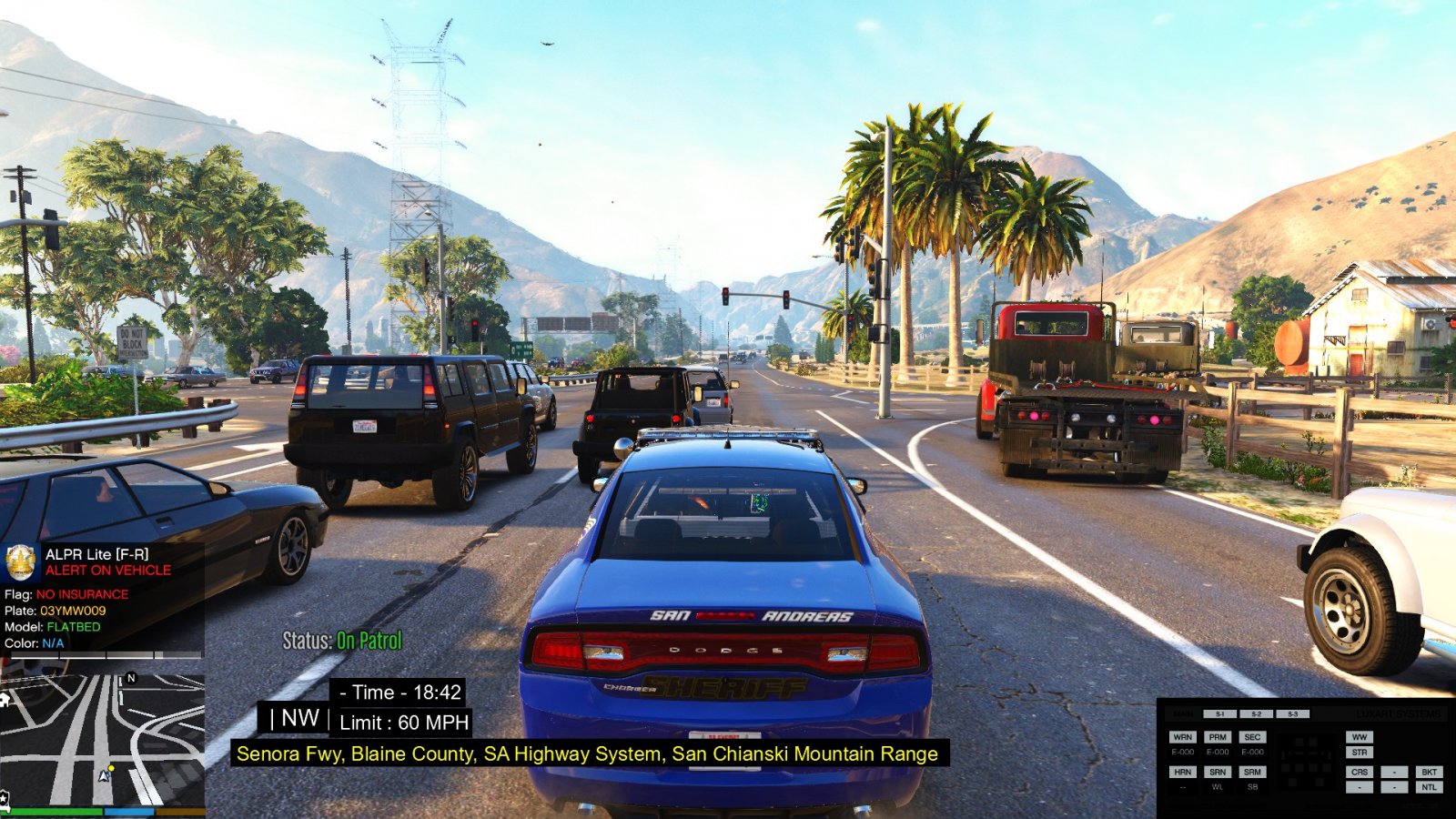
Task: Toggle the STR strobe button
Action: 1360,753
